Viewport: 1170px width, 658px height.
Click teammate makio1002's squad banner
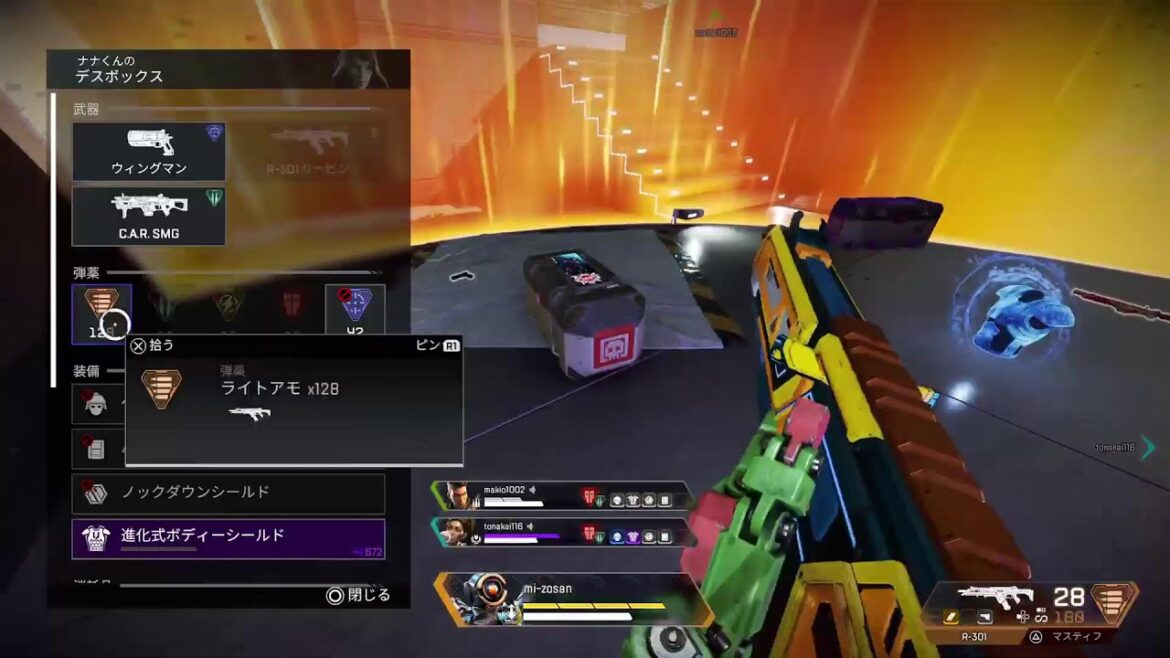coord(560,496)
